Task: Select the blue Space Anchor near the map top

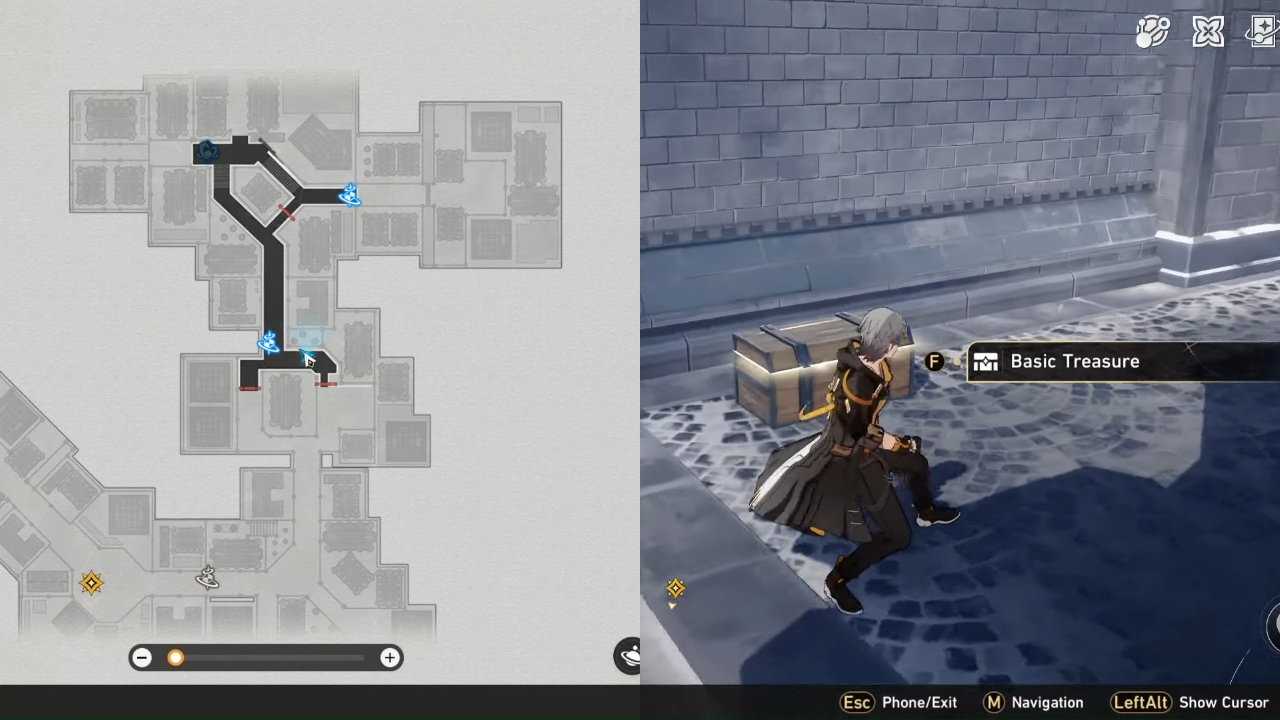Action: click(349, 196)
